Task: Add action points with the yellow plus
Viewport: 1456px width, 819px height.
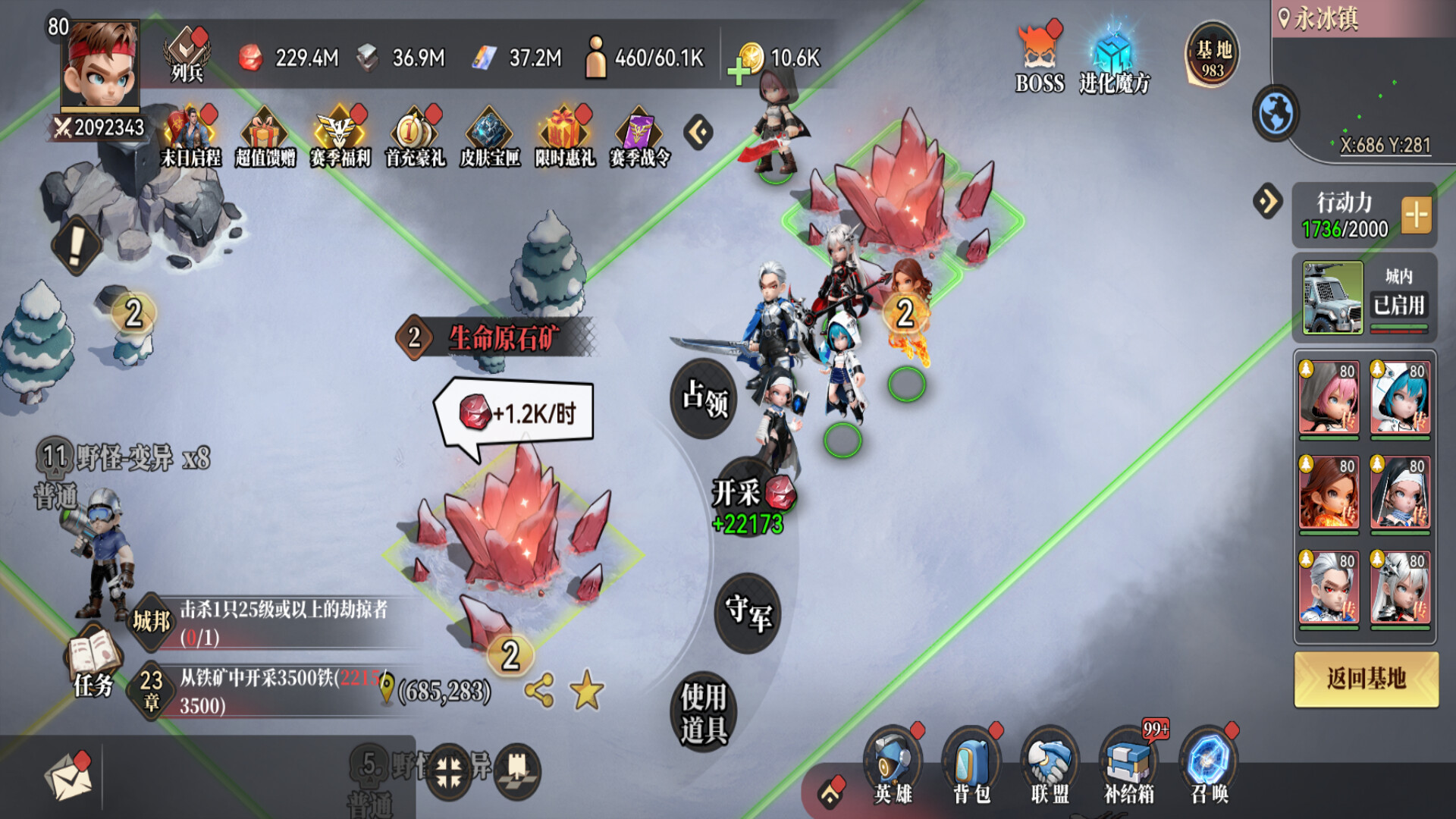Action: [1416, 215]
